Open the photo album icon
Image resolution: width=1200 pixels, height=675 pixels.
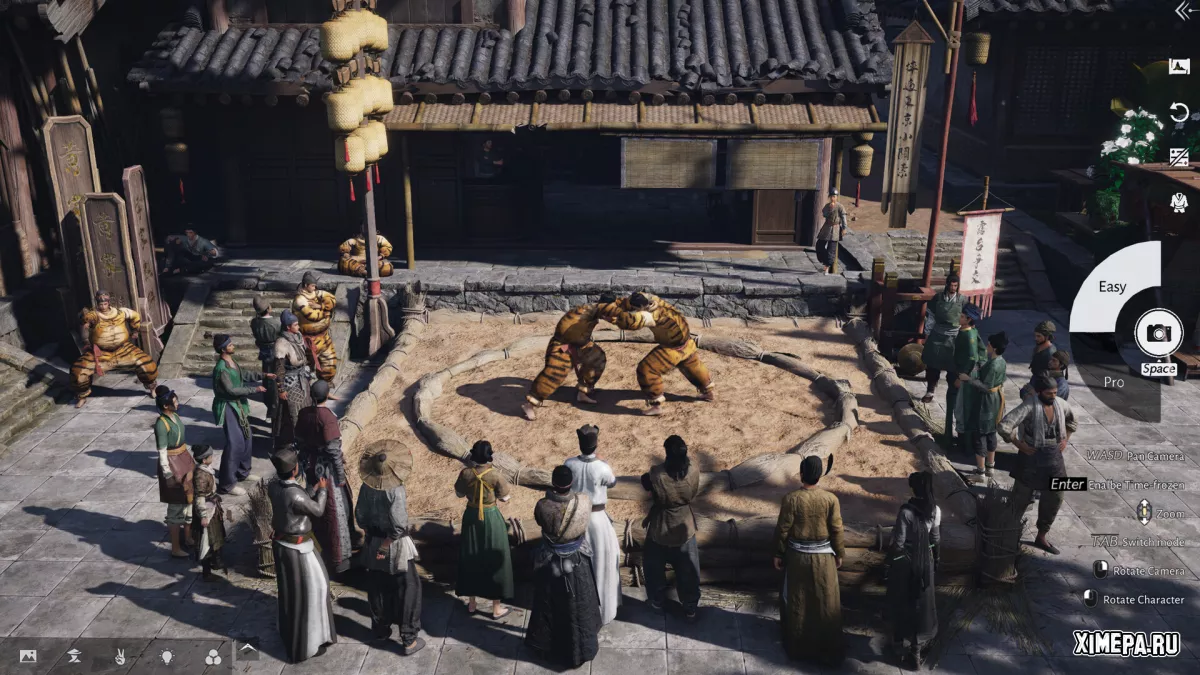click(x=1179, y=67)
